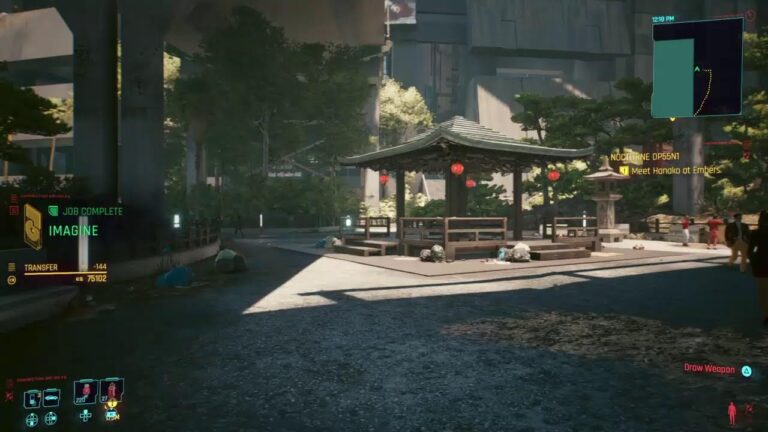Image resolution: width=768 pixels, height=432 pixels.
Task: Click the red character stance icon
Action: click(732, 413)
